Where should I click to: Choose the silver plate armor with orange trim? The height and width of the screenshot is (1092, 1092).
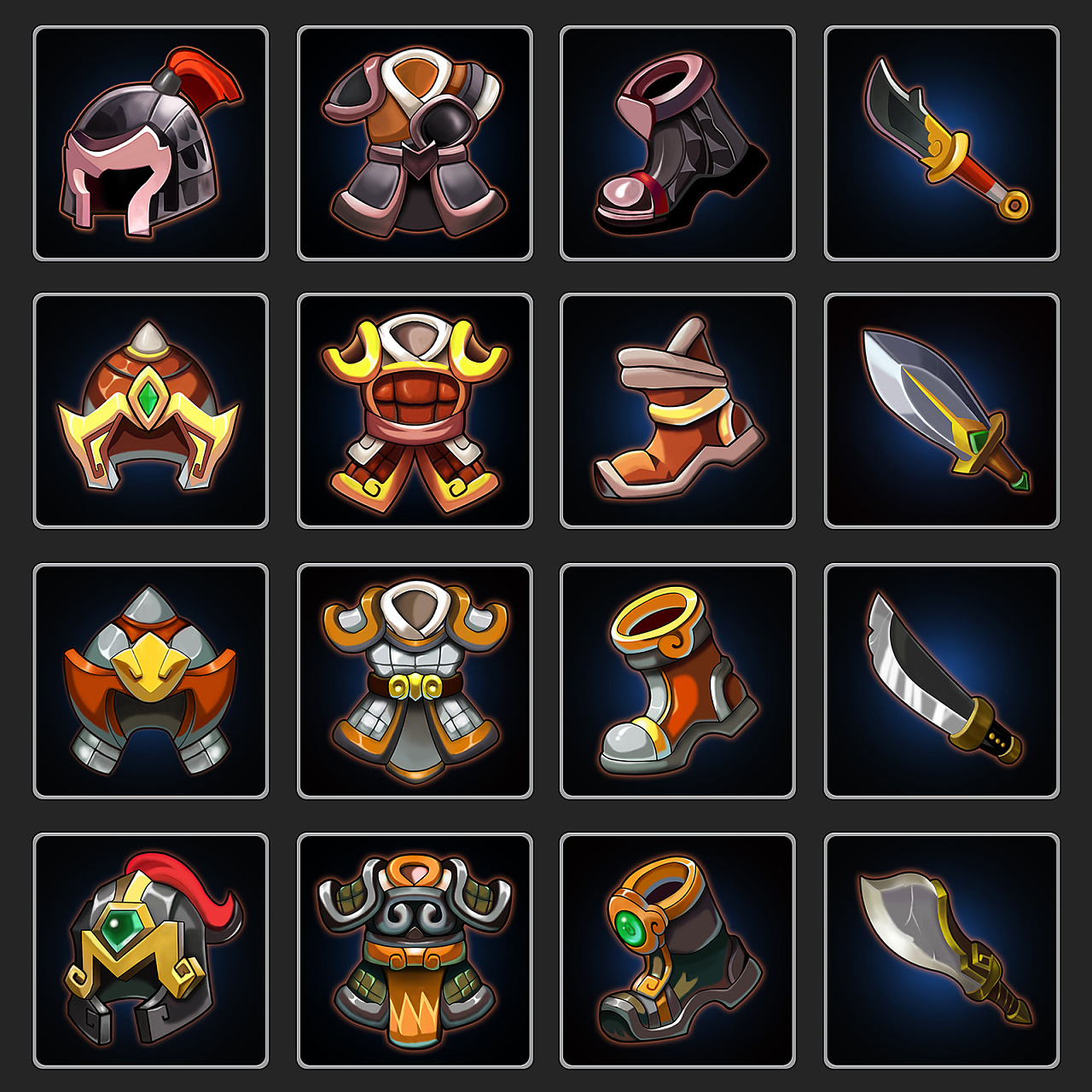[x=415, y=681]
